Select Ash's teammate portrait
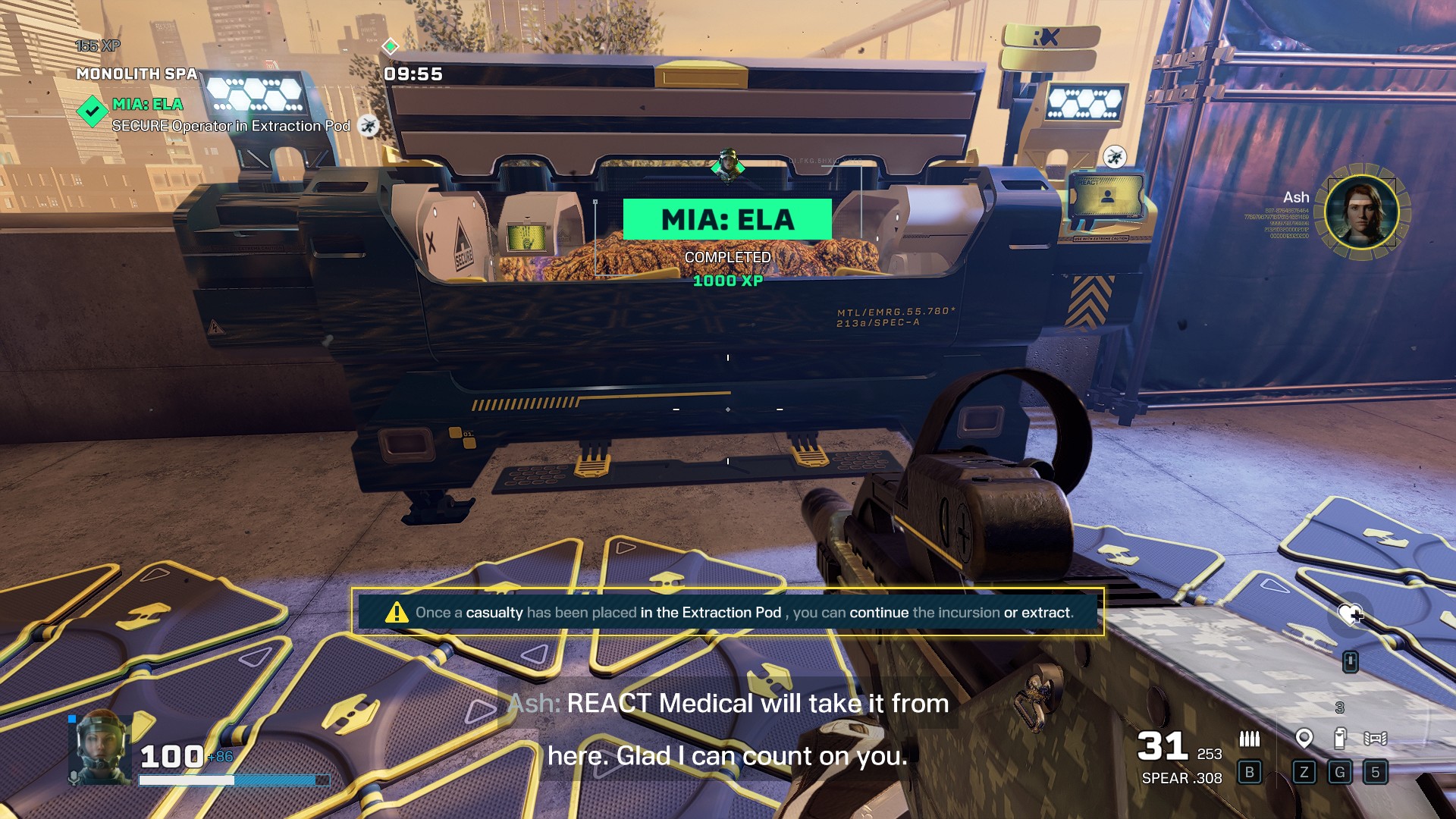 coord(1362,211)
